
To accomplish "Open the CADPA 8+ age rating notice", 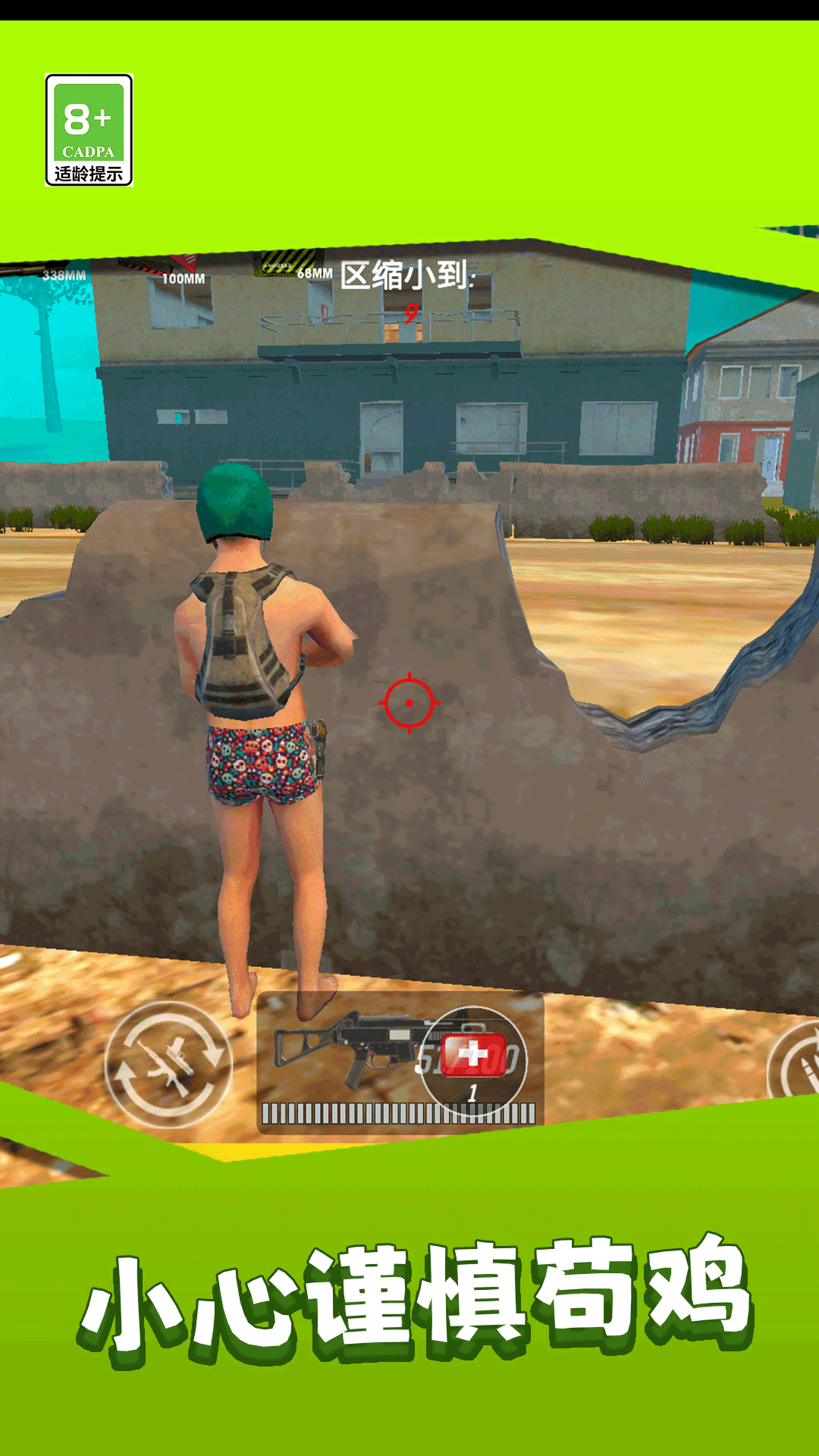I will pos(89,130).
